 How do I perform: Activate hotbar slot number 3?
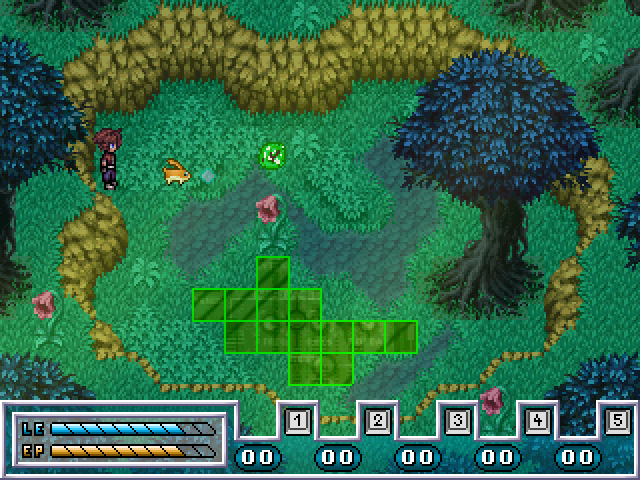click(x=457, y=421)
